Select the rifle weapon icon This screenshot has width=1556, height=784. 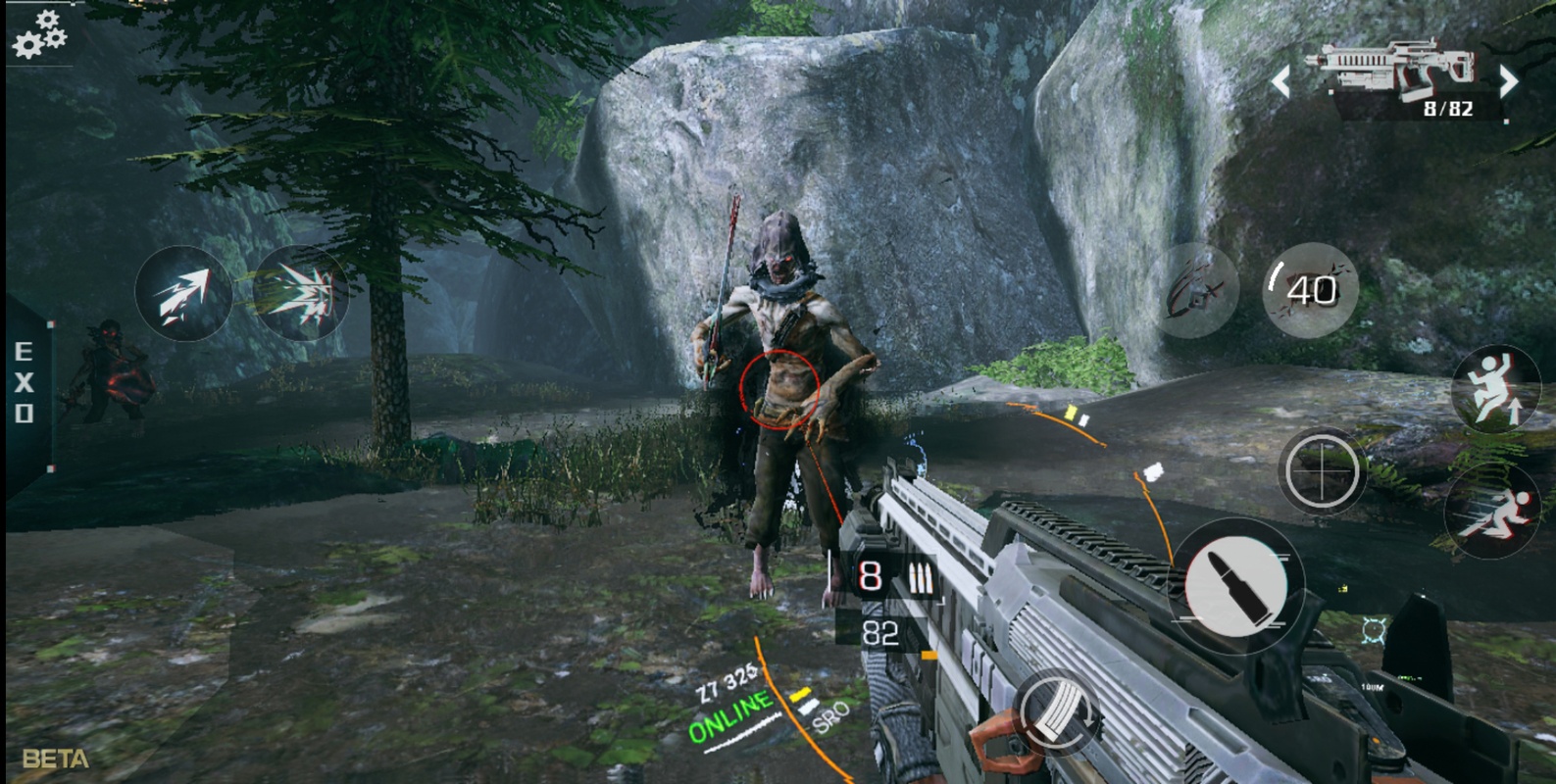coord(1396,67)
